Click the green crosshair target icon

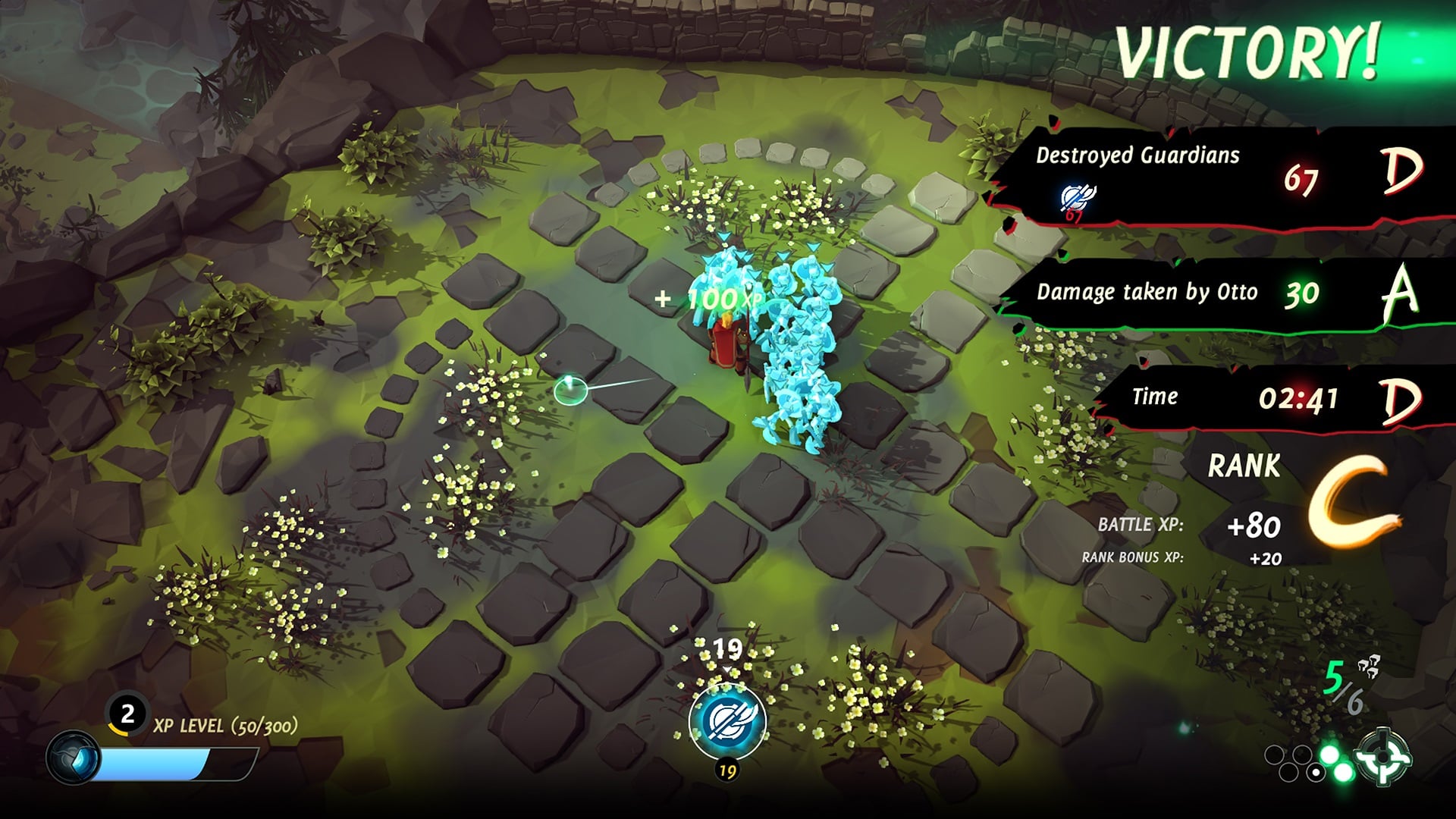(1385, 756)
